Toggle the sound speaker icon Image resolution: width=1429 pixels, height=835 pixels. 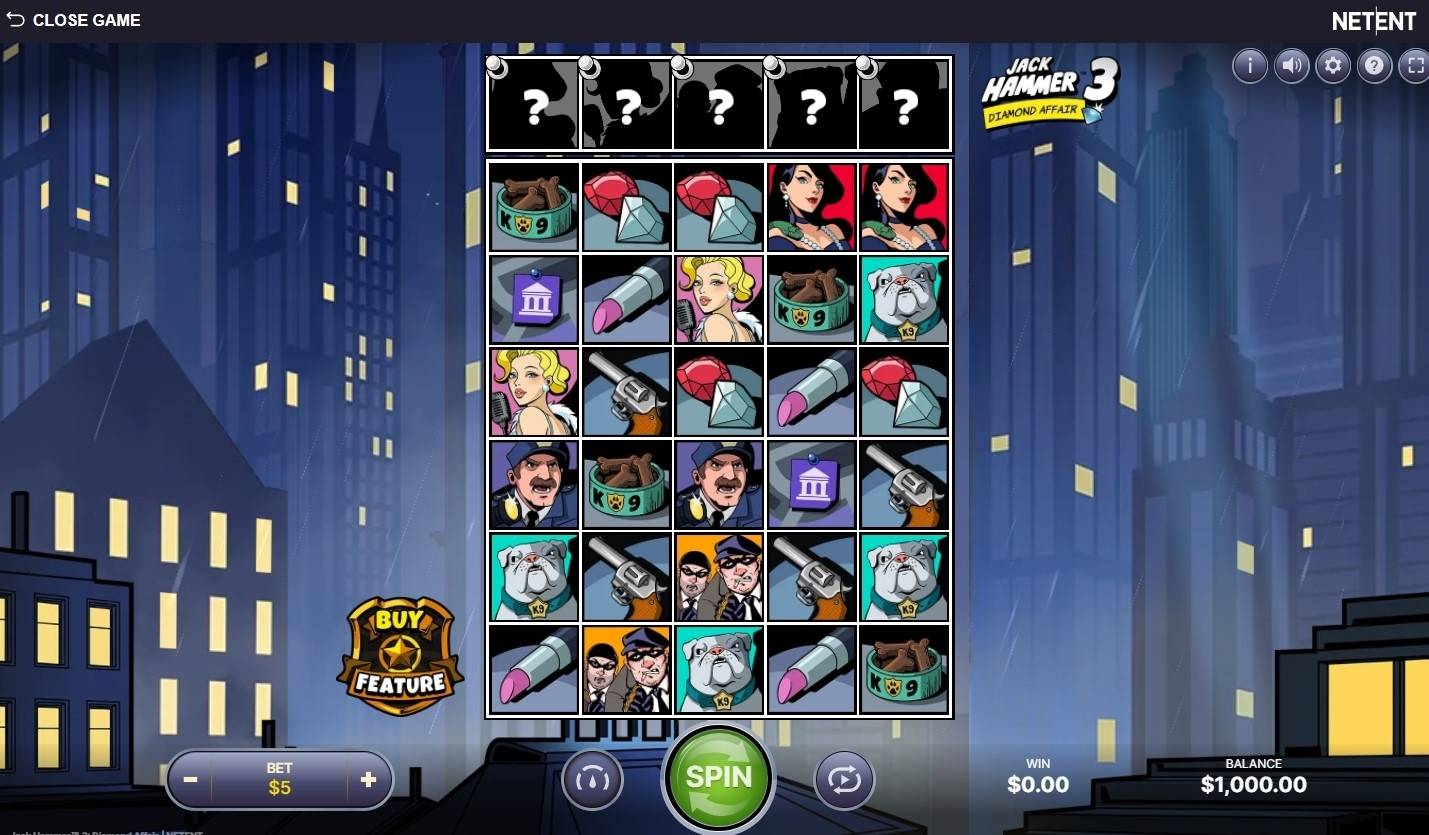click(x=1292, y=66)
